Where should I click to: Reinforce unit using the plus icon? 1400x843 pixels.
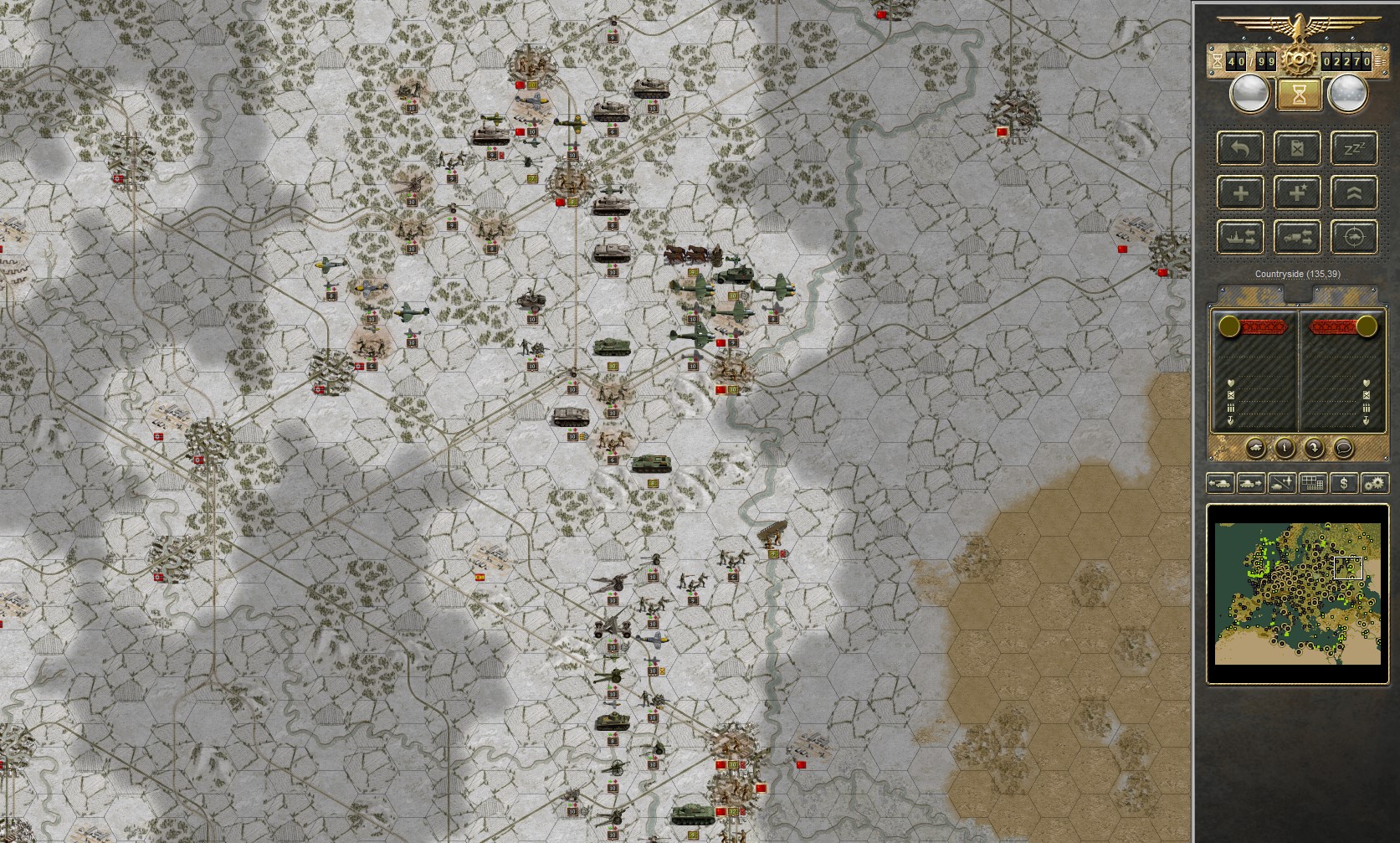(1241, 193)
